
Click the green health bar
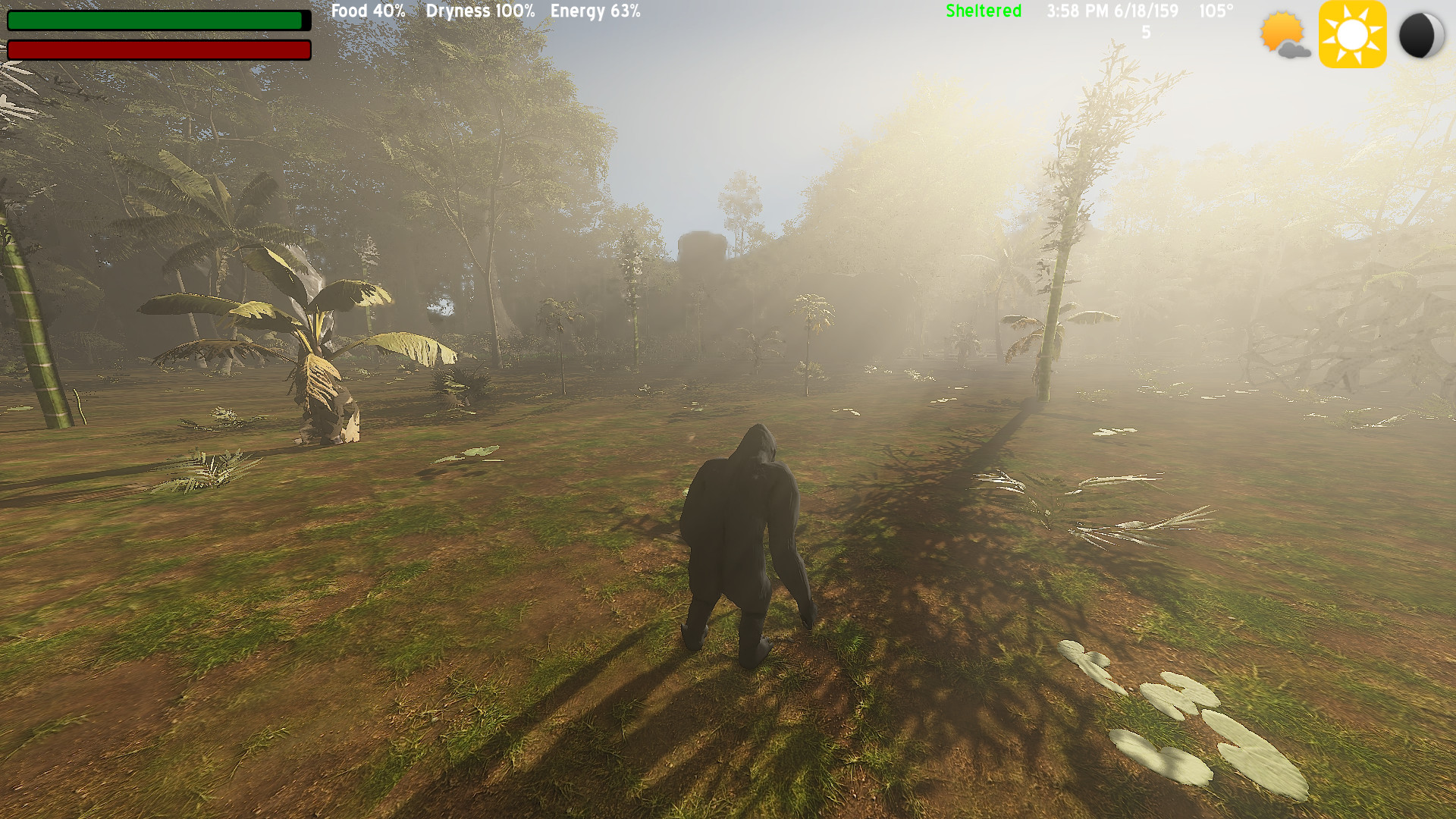coord(155,21)
